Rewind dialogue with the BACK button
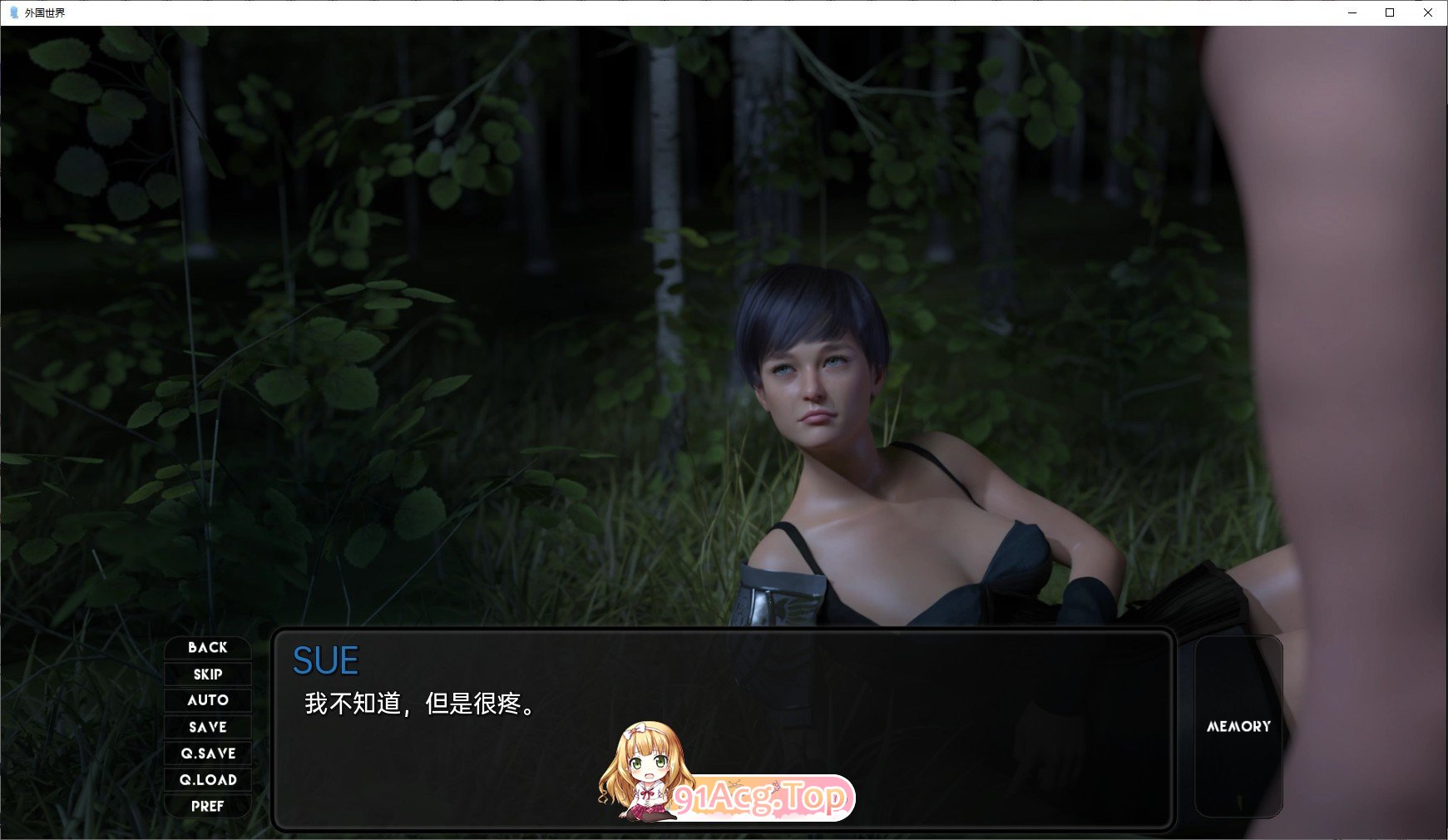 [x=207, y=647]
